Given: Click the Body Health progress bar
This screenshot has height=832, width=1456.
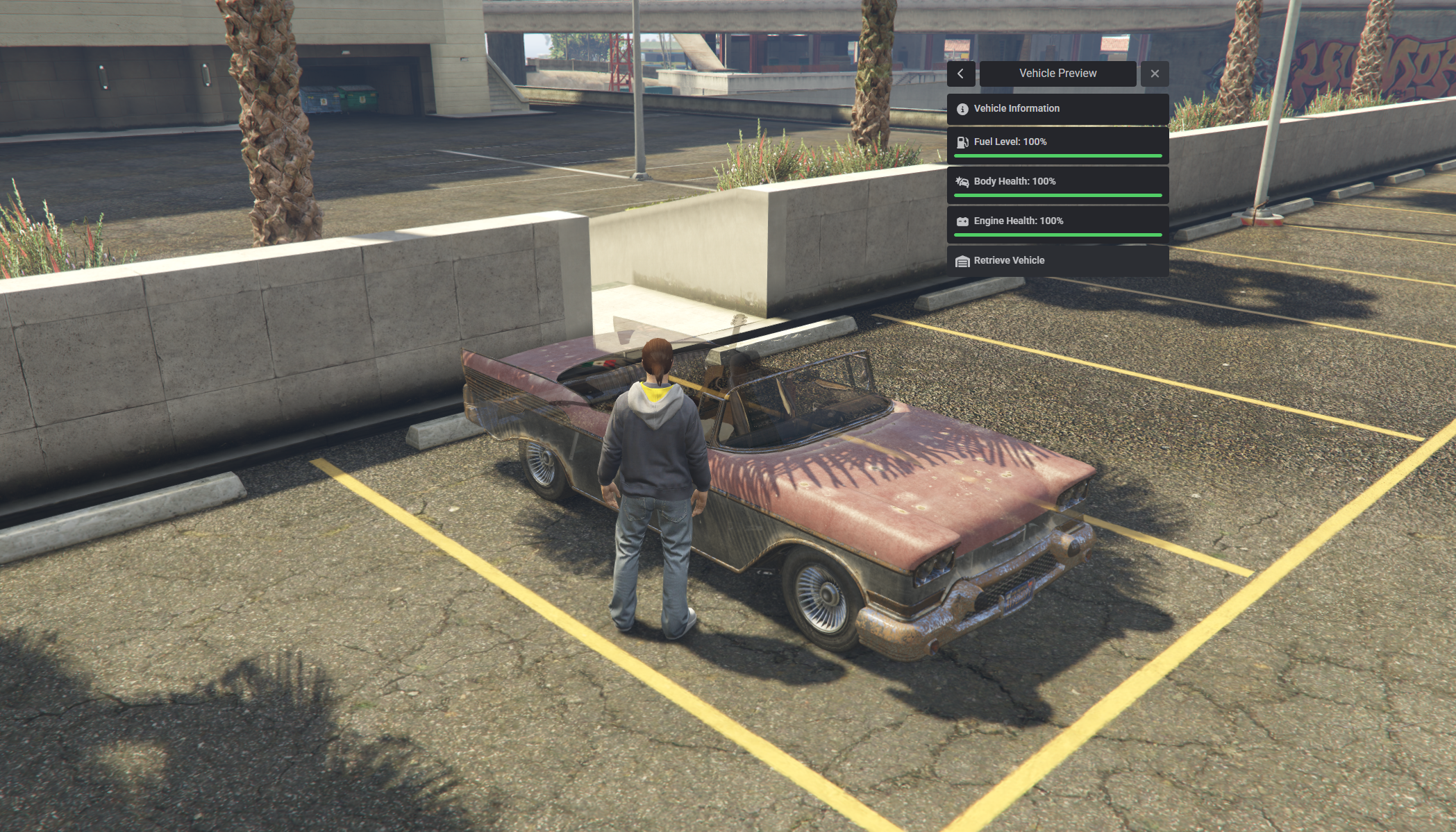Looking at the screenshot, I should tap(1057, 195).
